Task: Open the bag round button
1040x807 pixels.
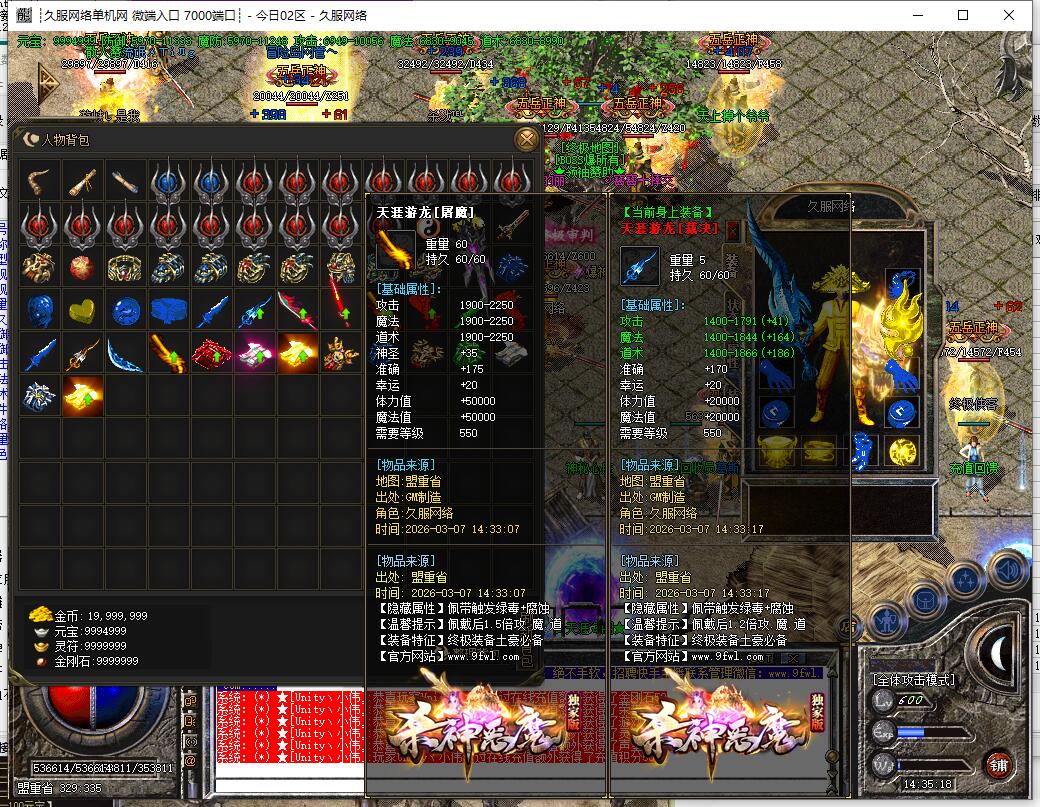Action: click(924, 596)
